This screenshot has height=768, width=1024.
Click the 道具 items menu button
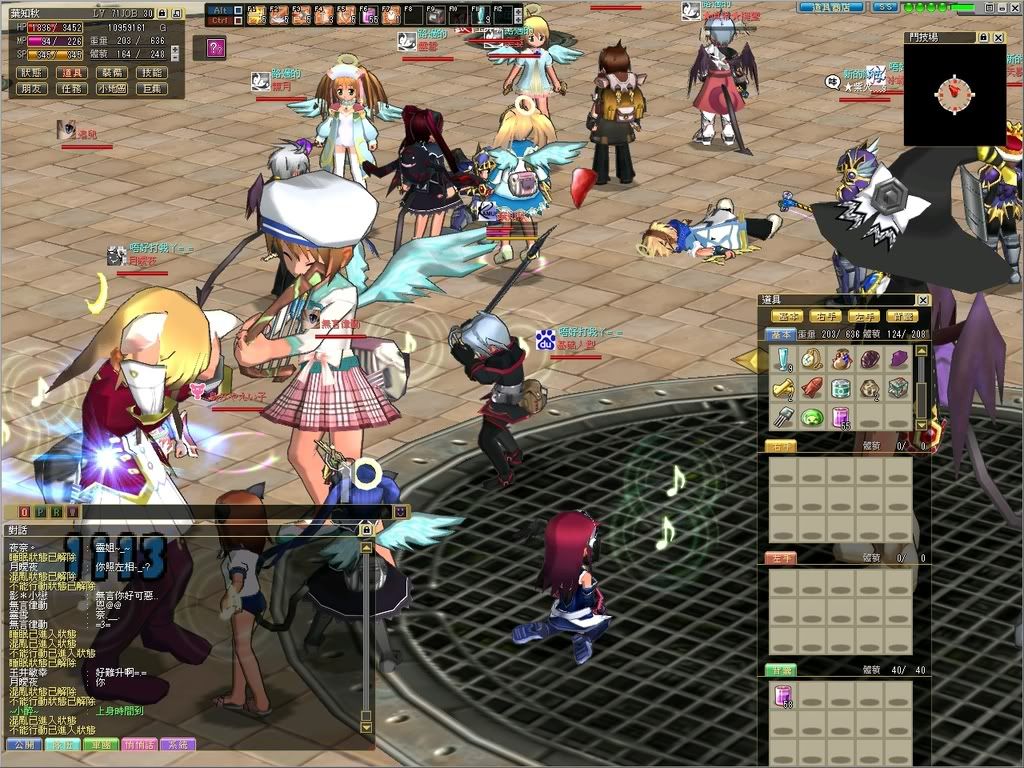[x=71, y=72]
